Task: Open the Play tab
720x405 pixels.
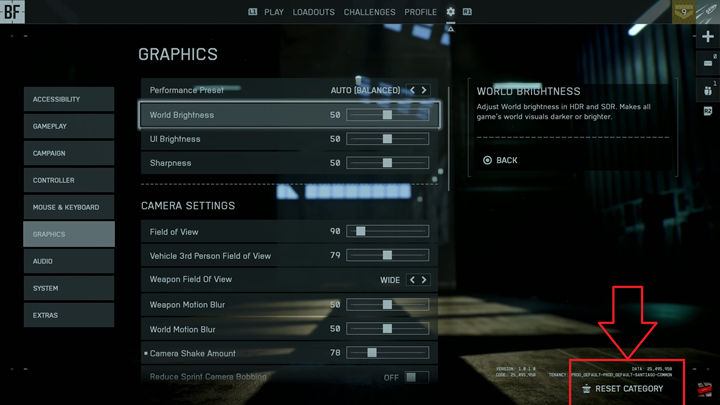Action: click(x=273, y=12)
